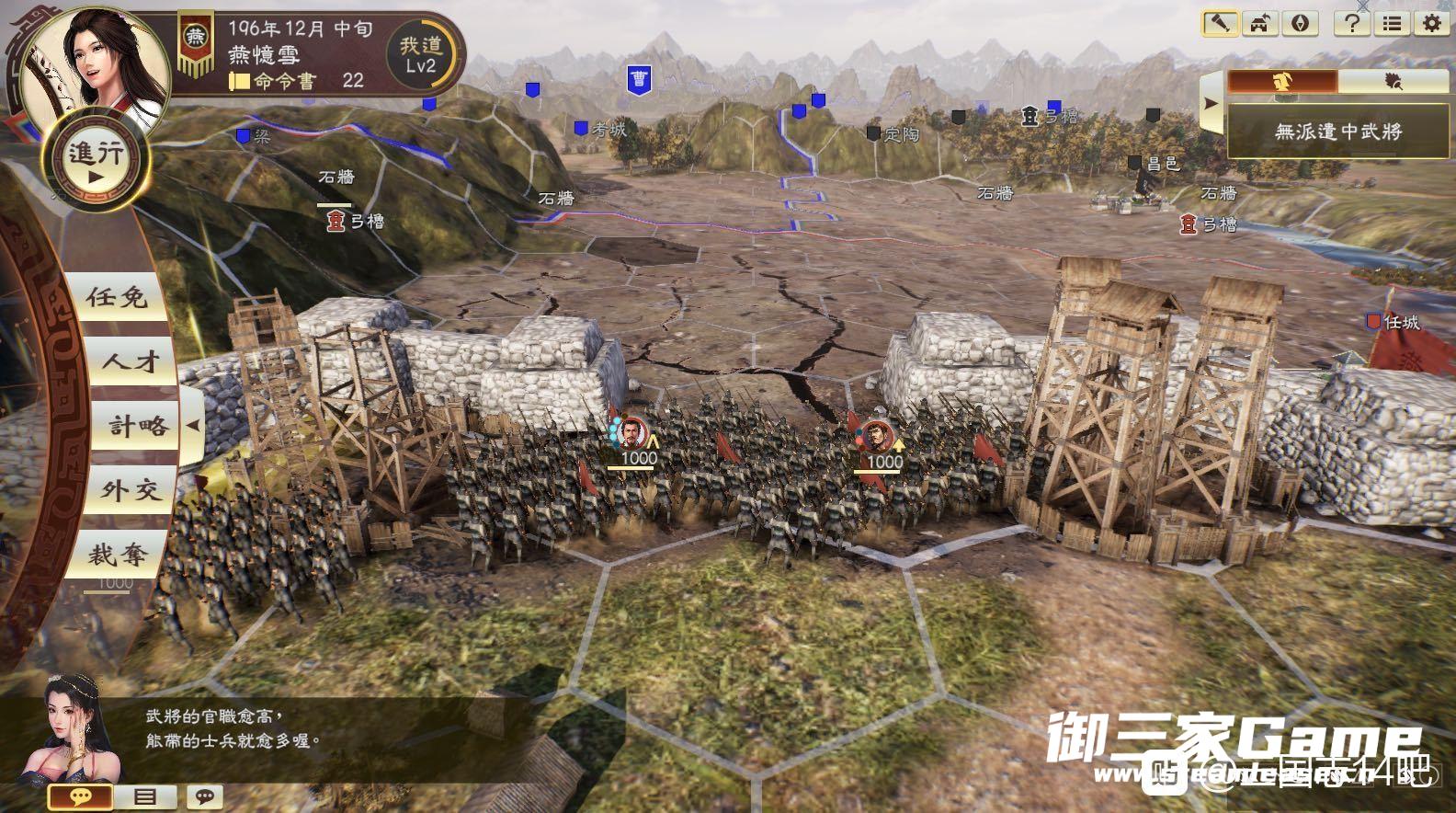Open the 外交 diplomacy menu
This screenshot has height=813, width=1456.
[127, 490]
